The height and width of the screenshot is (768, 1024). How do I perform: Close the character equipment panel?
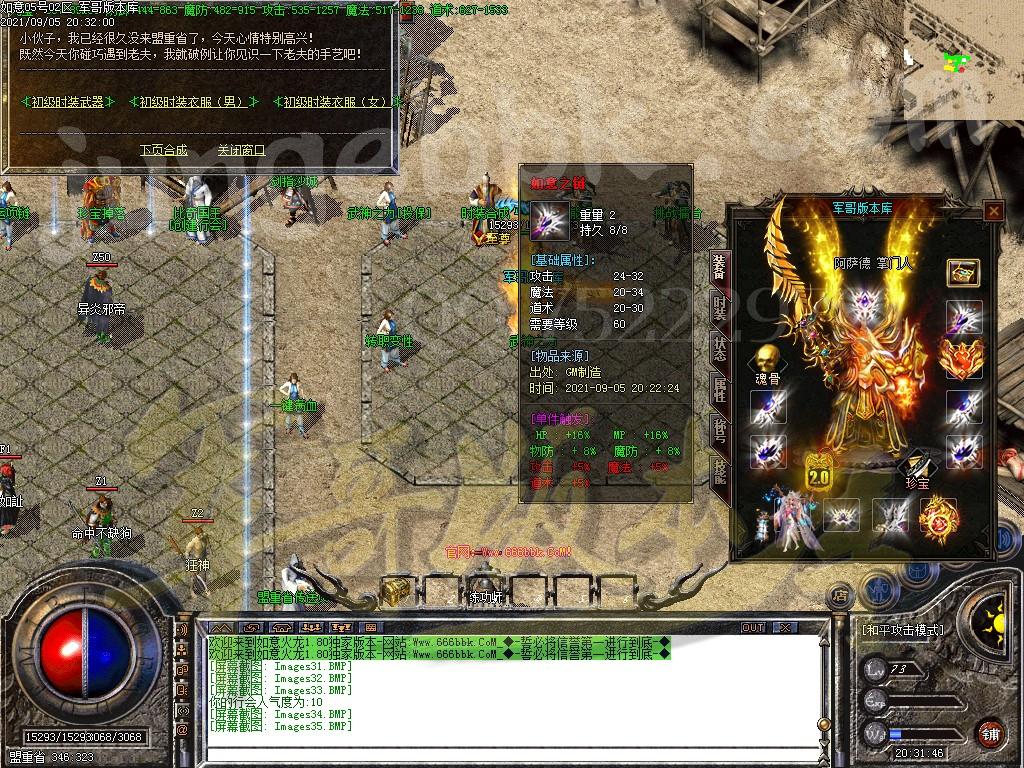[x=993, y=211]
